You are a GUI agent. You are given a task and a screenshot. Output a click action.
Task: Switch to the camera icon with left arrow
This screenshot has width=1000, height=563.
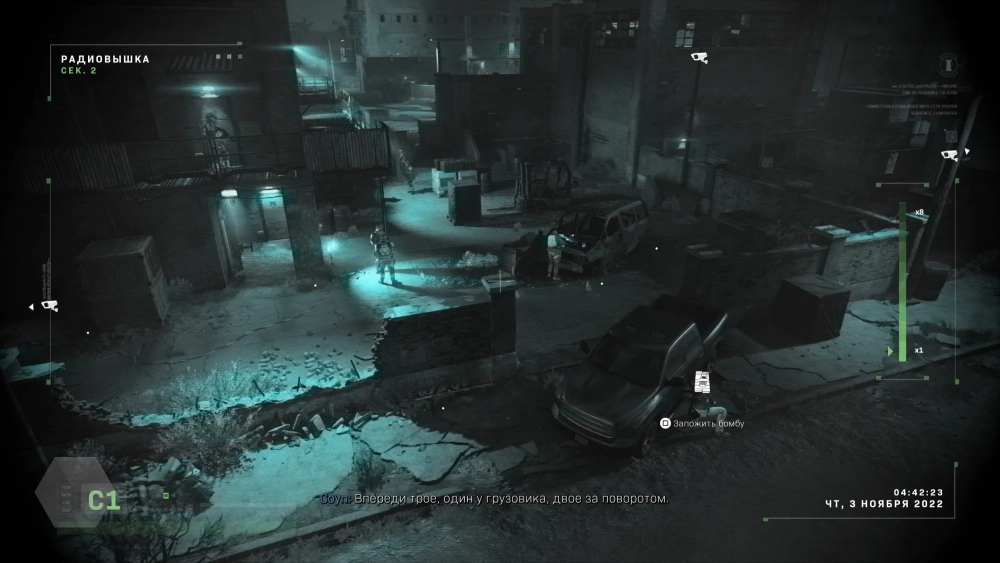click(x=47, y=305)
